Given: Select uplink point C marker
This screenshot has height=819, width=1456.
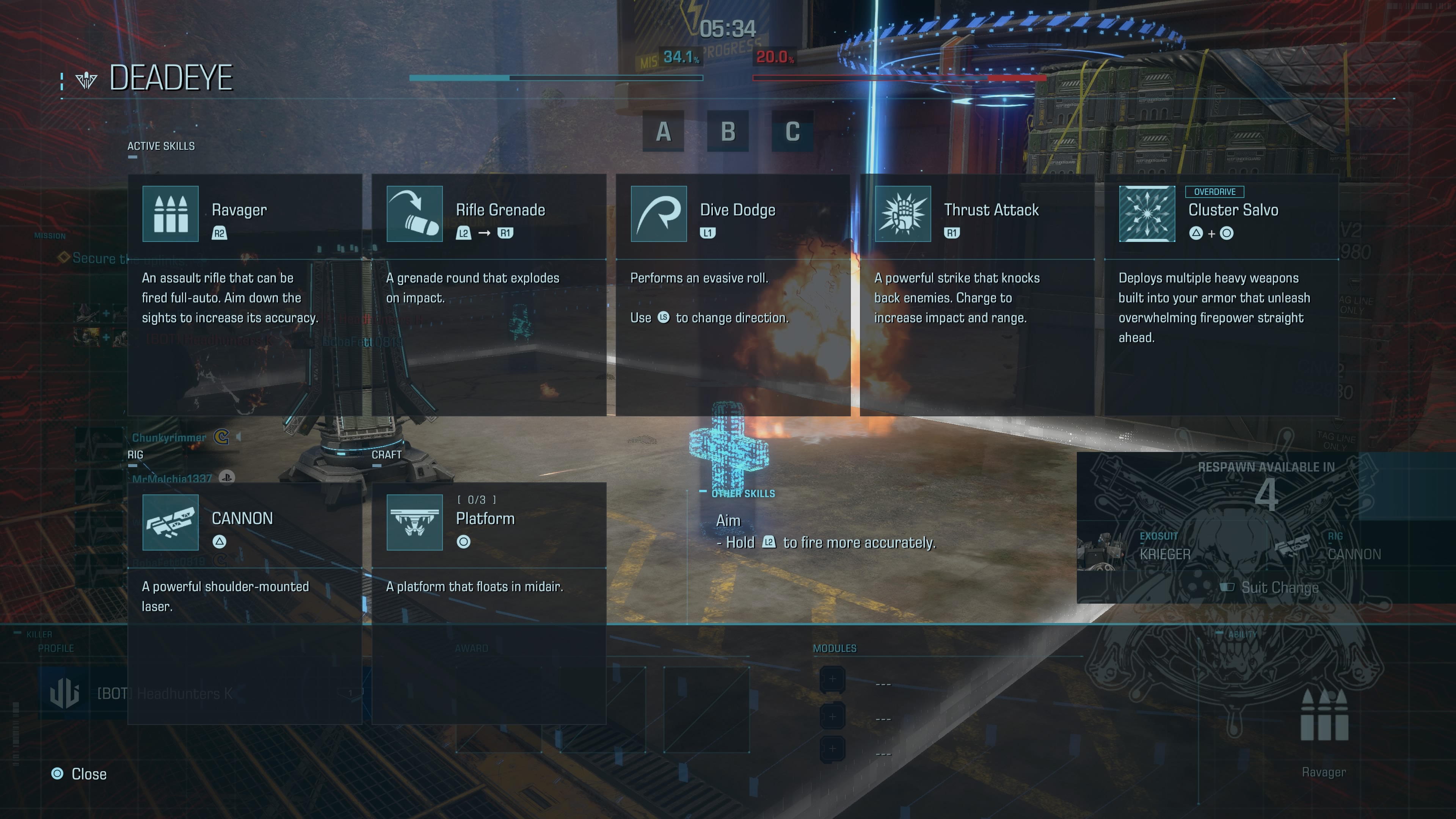Looking at the screenshot, I should click(x=792, y=132).
